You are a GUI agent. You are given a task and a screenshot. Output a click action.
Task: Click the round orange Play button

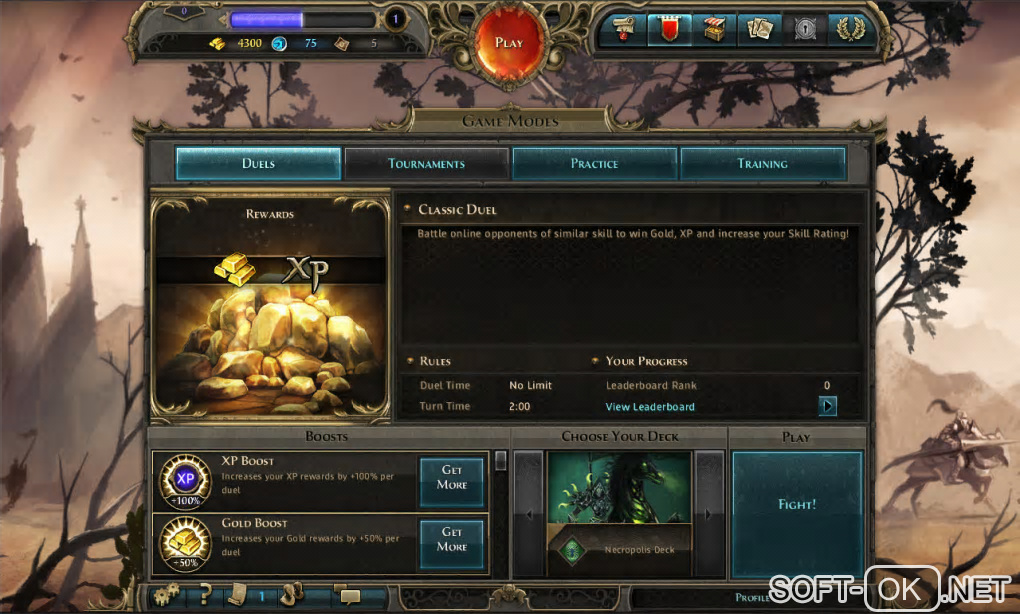coord(509,42)
